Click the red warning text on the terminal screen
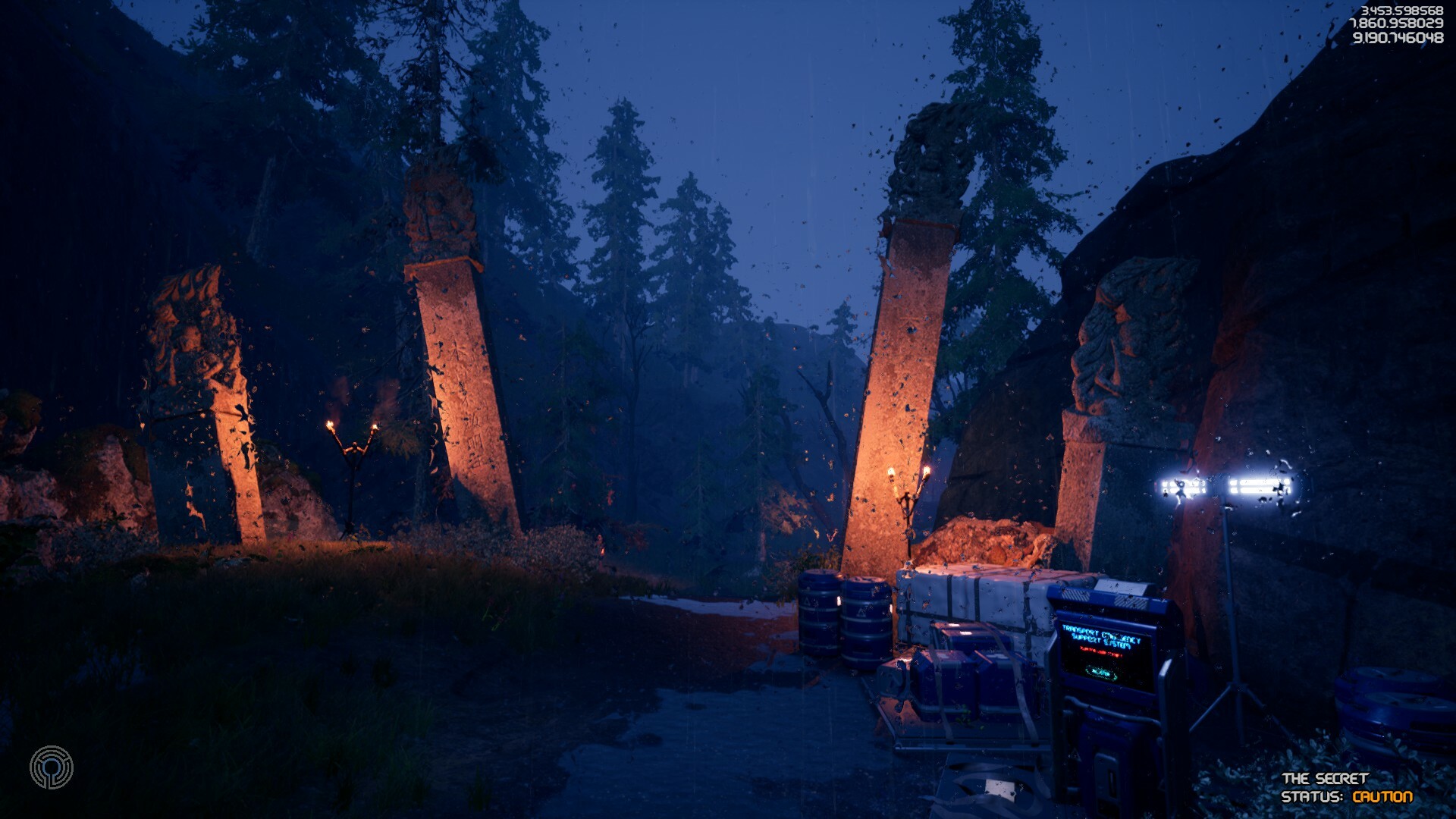Viewport: 1456px width, 819px height. click(x=1101, y=652)
